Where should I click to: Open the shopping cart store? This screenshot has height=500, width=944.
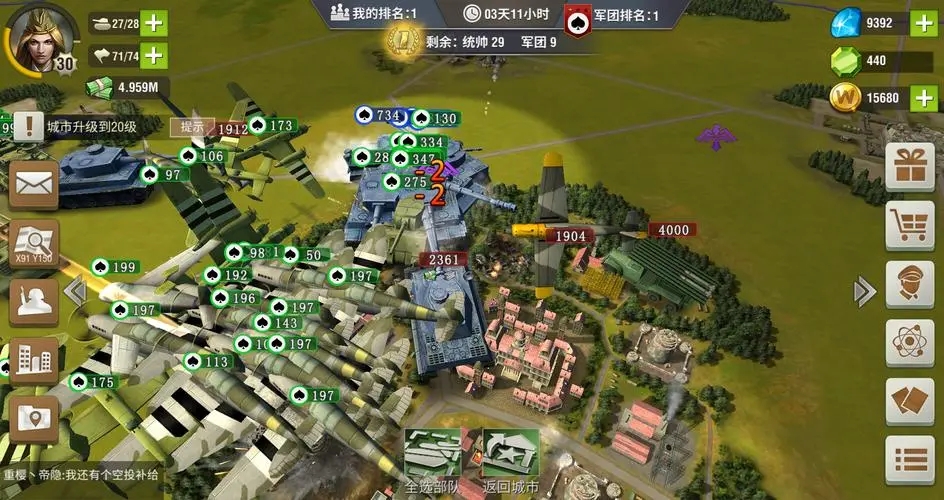click(909, 225)
